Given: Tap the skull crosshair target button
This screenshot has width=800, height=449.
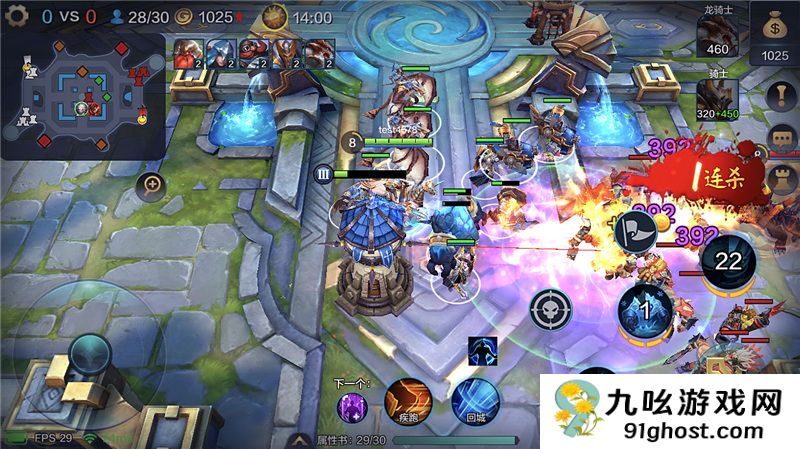Looking at the screenshot, I should coord(551,309).
